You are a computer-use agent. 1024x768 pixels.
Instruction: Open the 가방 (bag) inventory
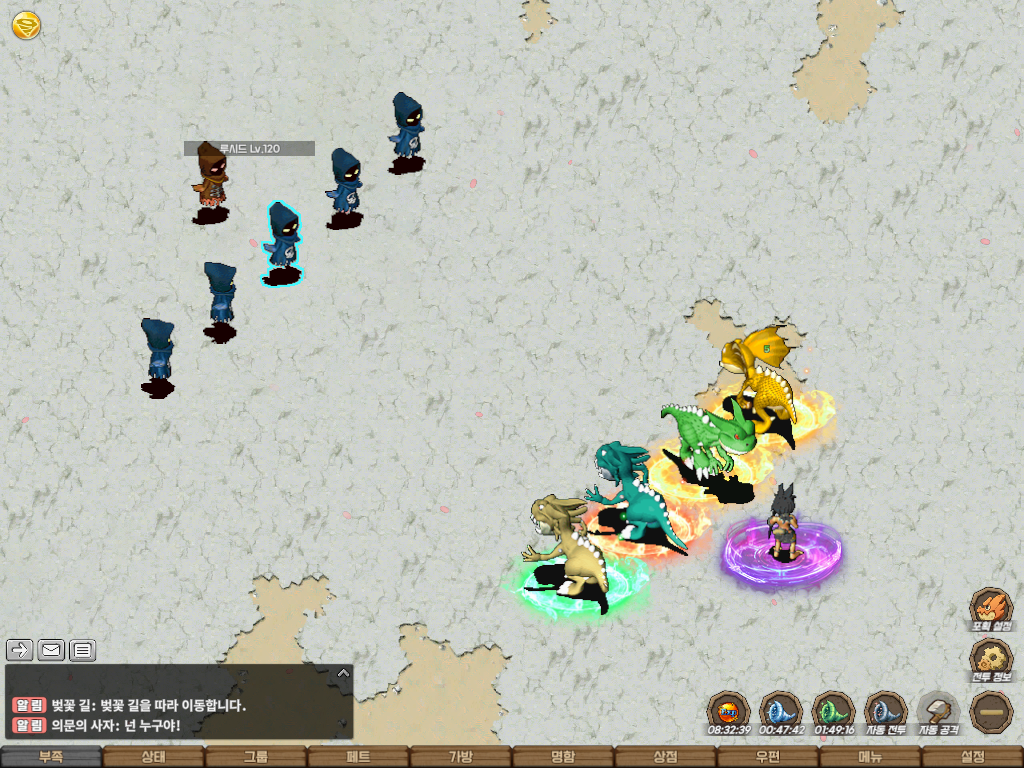coord(460,757)
